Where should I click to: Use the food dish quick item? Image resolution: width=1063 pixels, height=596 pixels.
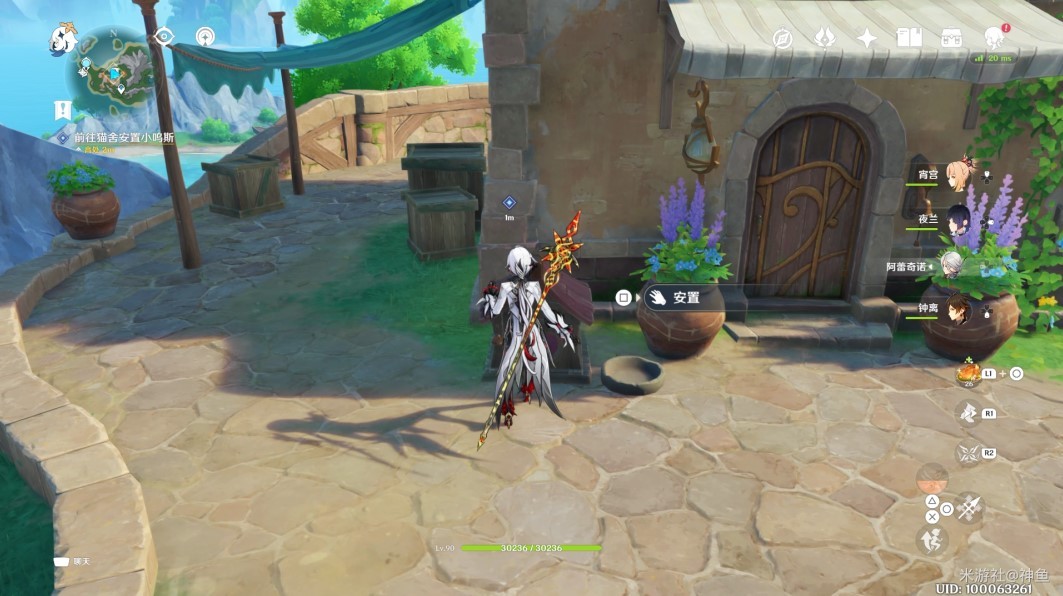(x=968, y=373)
